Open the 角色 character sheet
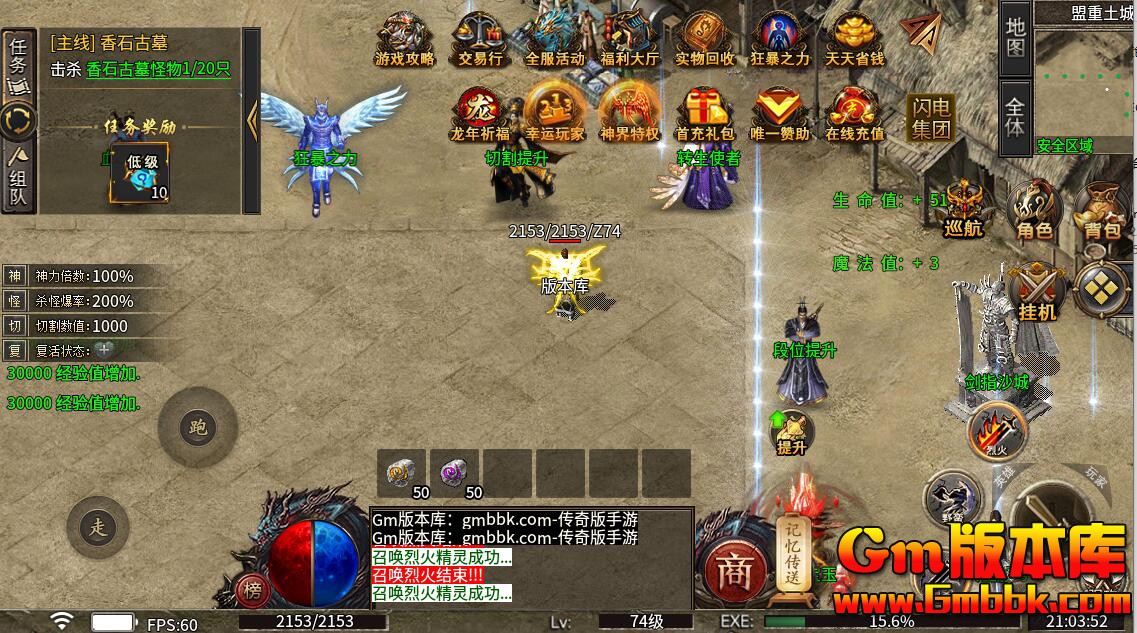 point(1034,210)
